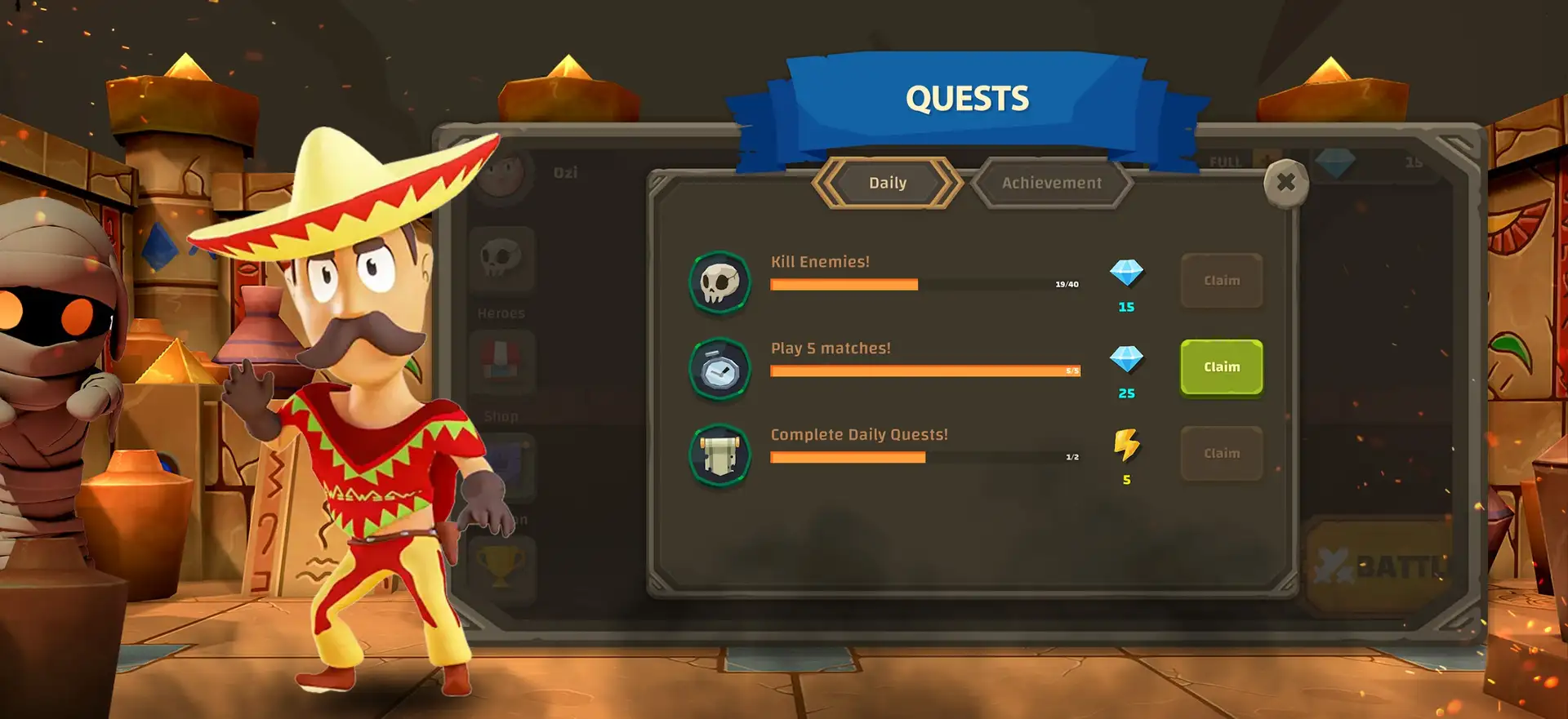Select the Play 5 matches stopwatch icon
The width and height of the screenshot is (1568, 719).
tap(719, 369)
